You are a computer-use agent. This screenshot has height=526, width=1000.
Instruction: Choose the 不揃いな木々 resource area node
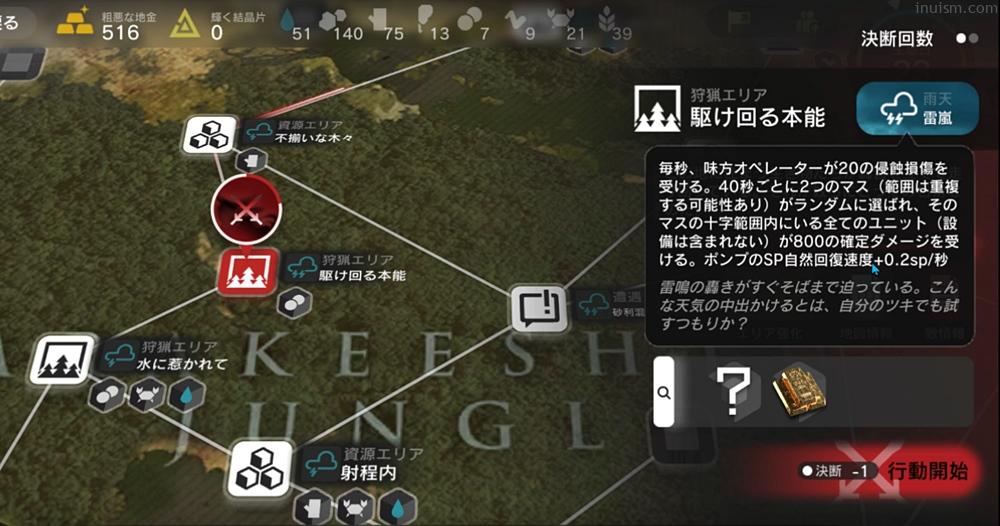click(210, 133)
